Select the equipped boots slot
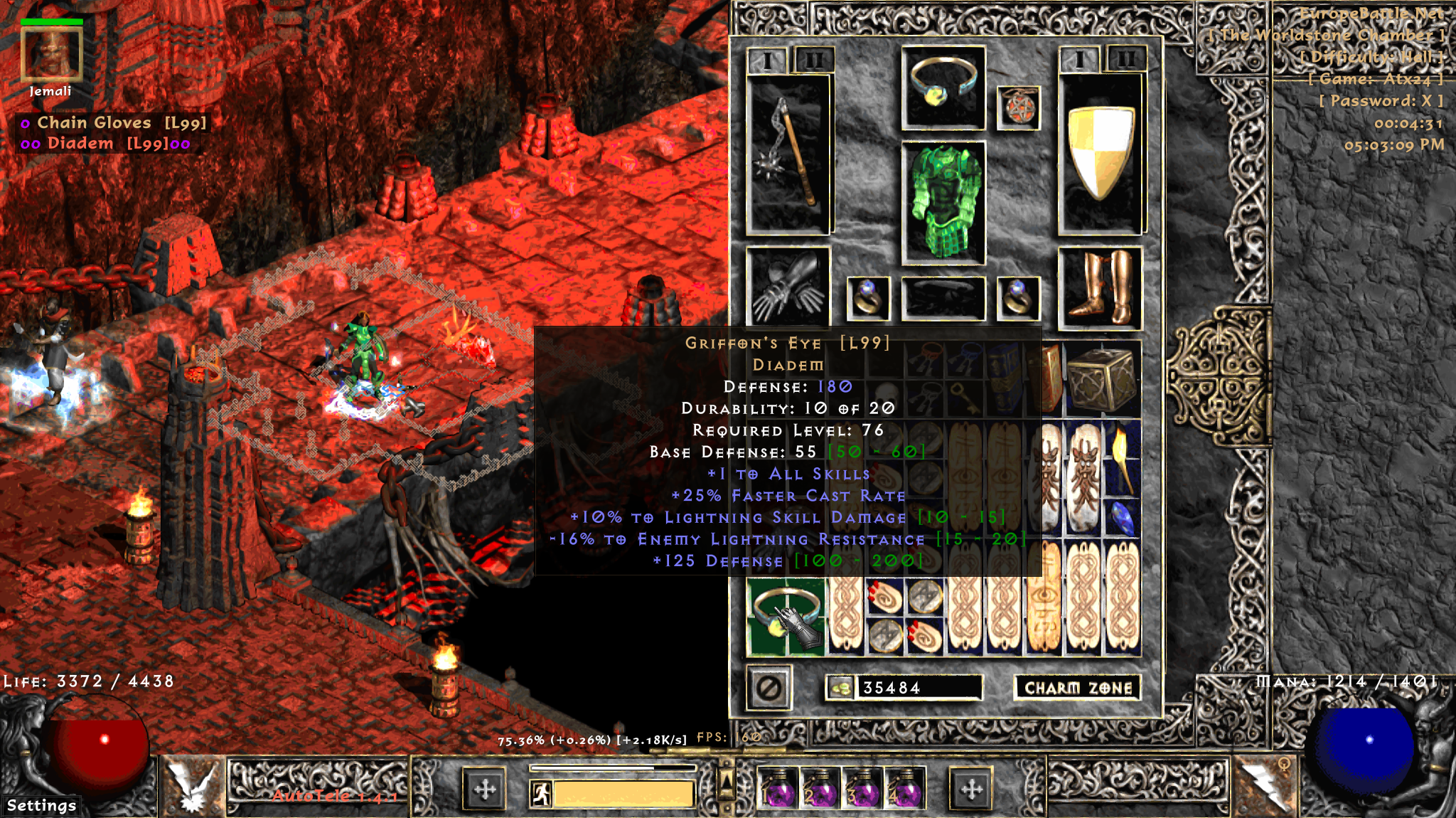Viewport: 1456px width, 818px height. [x=1100, y=288]
